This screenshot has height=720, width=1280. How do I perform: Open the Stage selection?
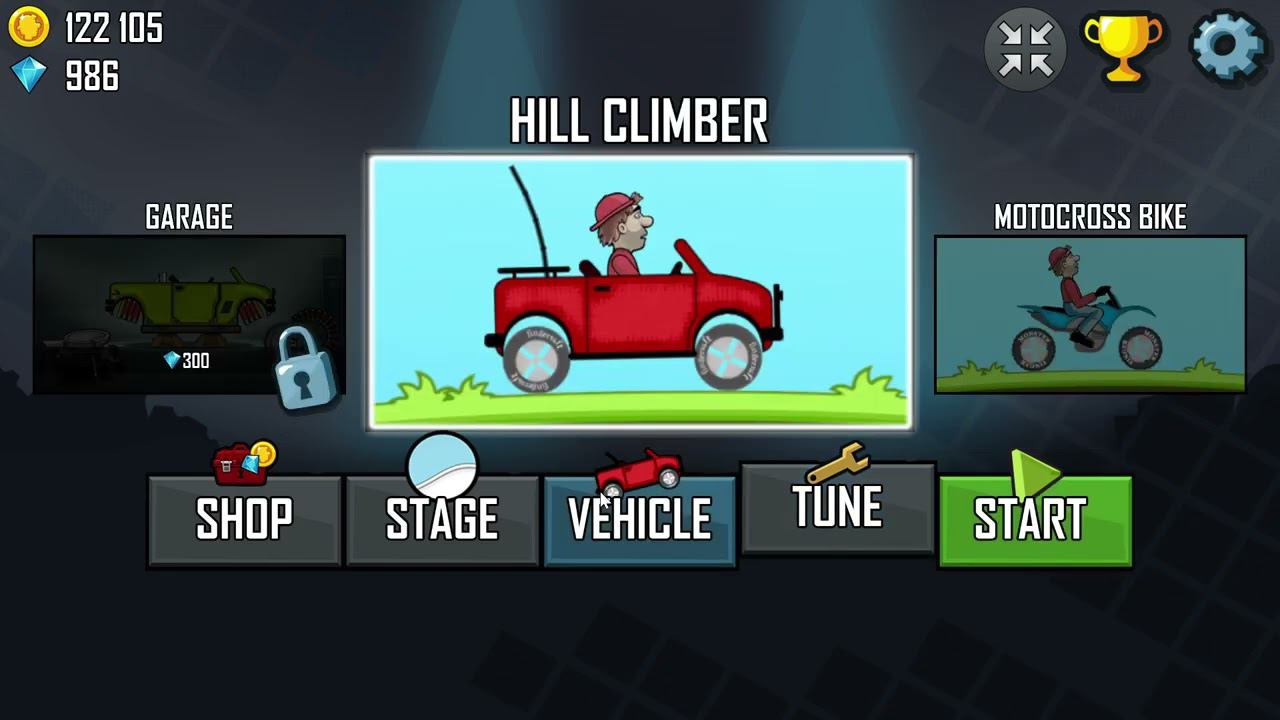pyautogui.click(x=442, y=520)
